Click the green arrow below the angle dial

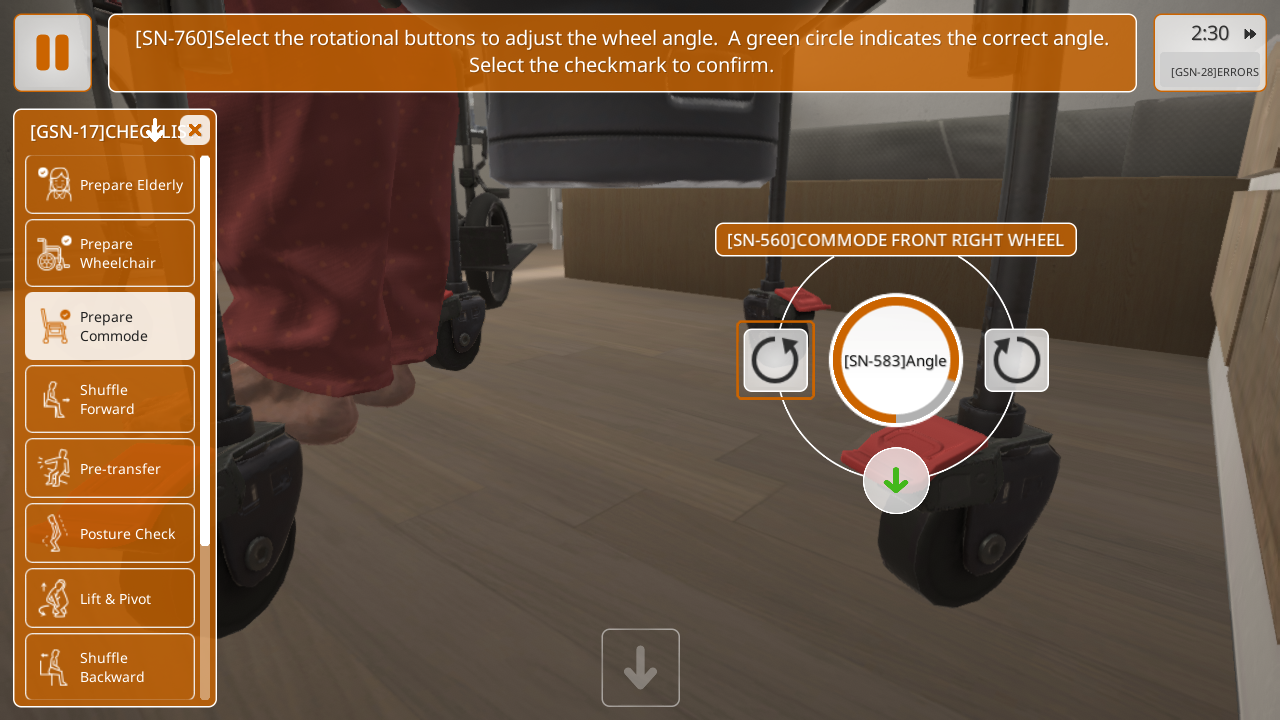[x=896, y=481]
